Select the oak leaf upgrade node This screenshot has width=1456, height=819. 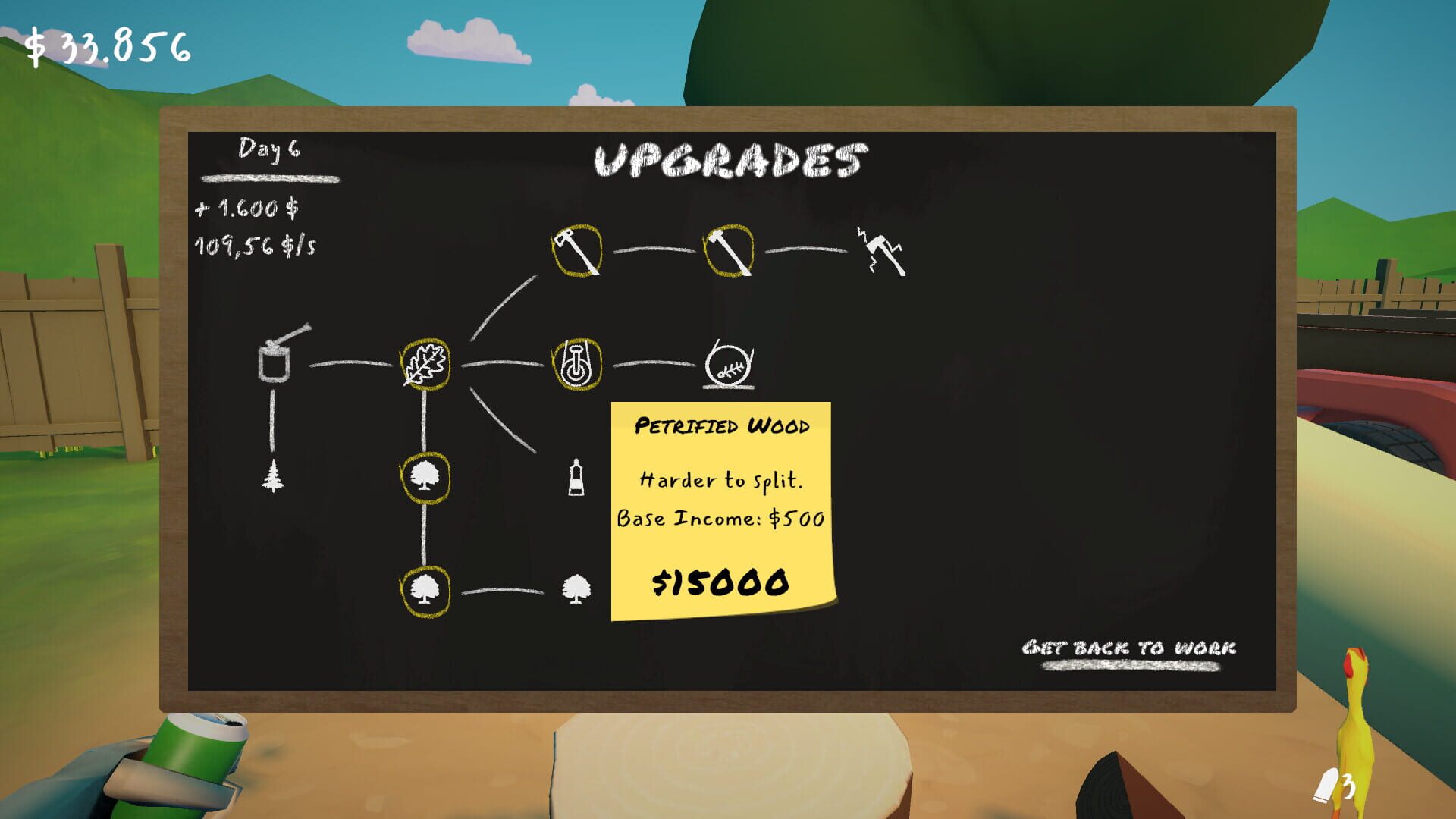click(x=425, y=364)
